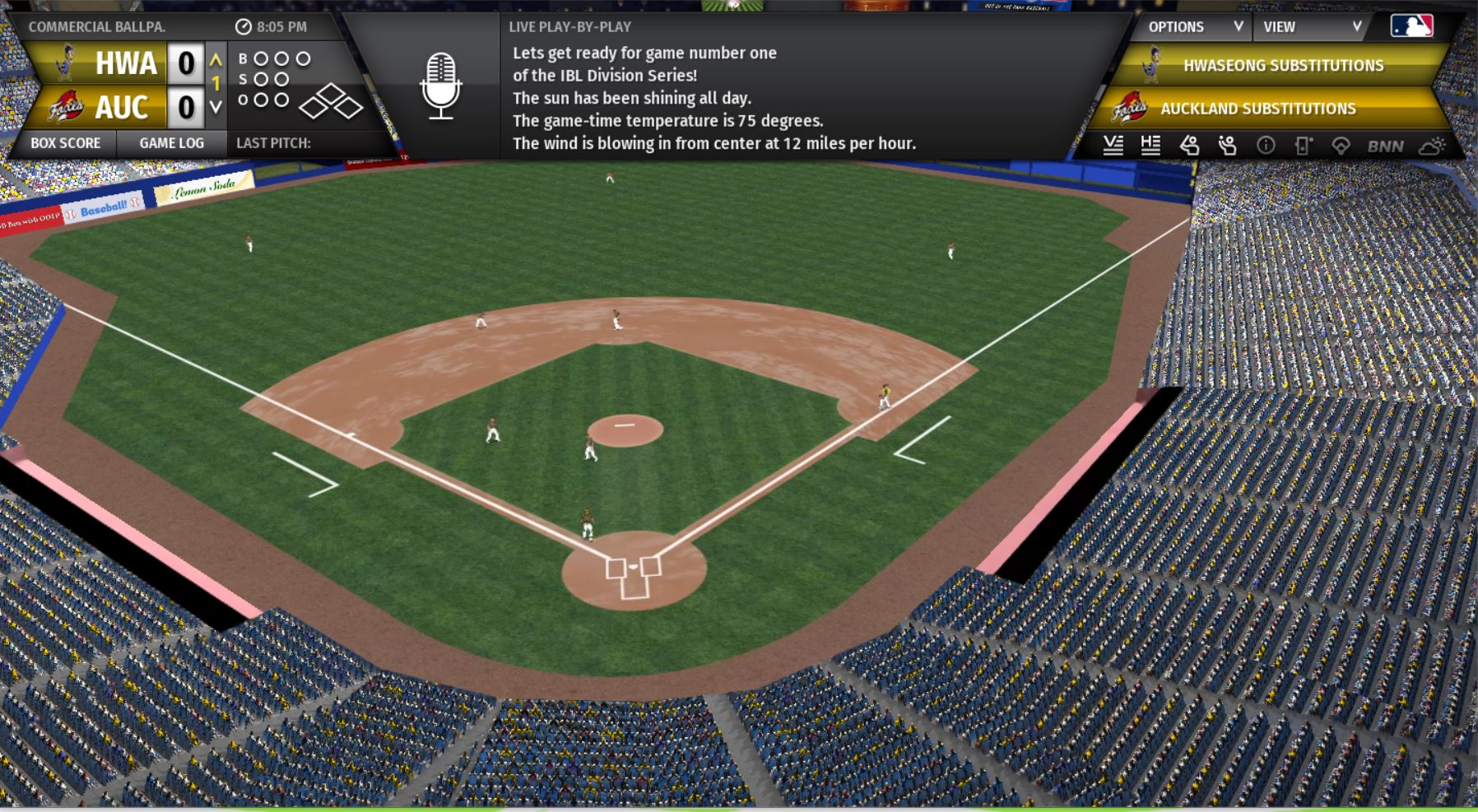
Task: Open the Box Score tab
Action: (x=66, y=143)
